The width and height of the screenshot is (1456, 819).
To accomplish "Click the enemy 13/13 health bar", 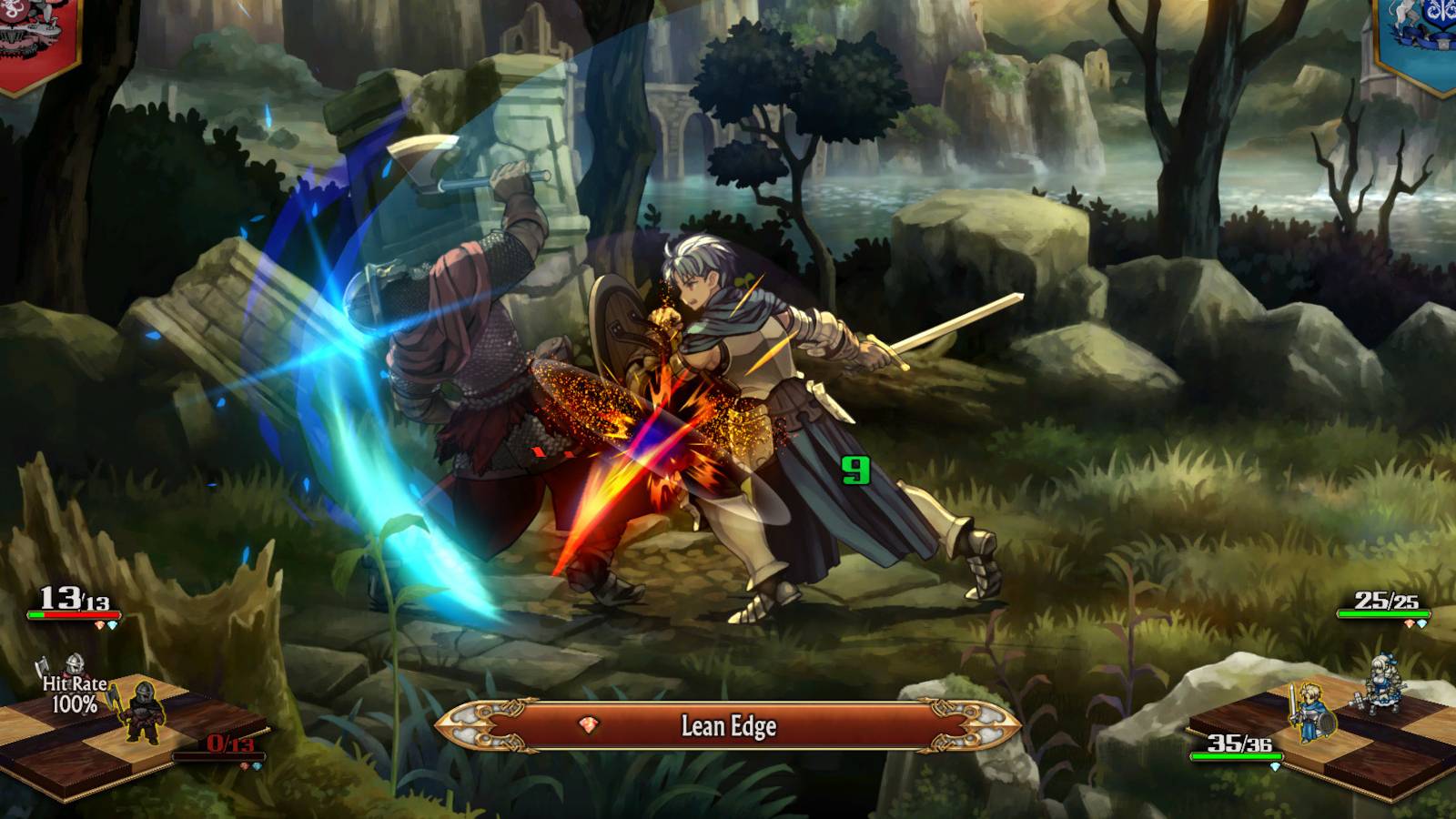I will (73, 614).
